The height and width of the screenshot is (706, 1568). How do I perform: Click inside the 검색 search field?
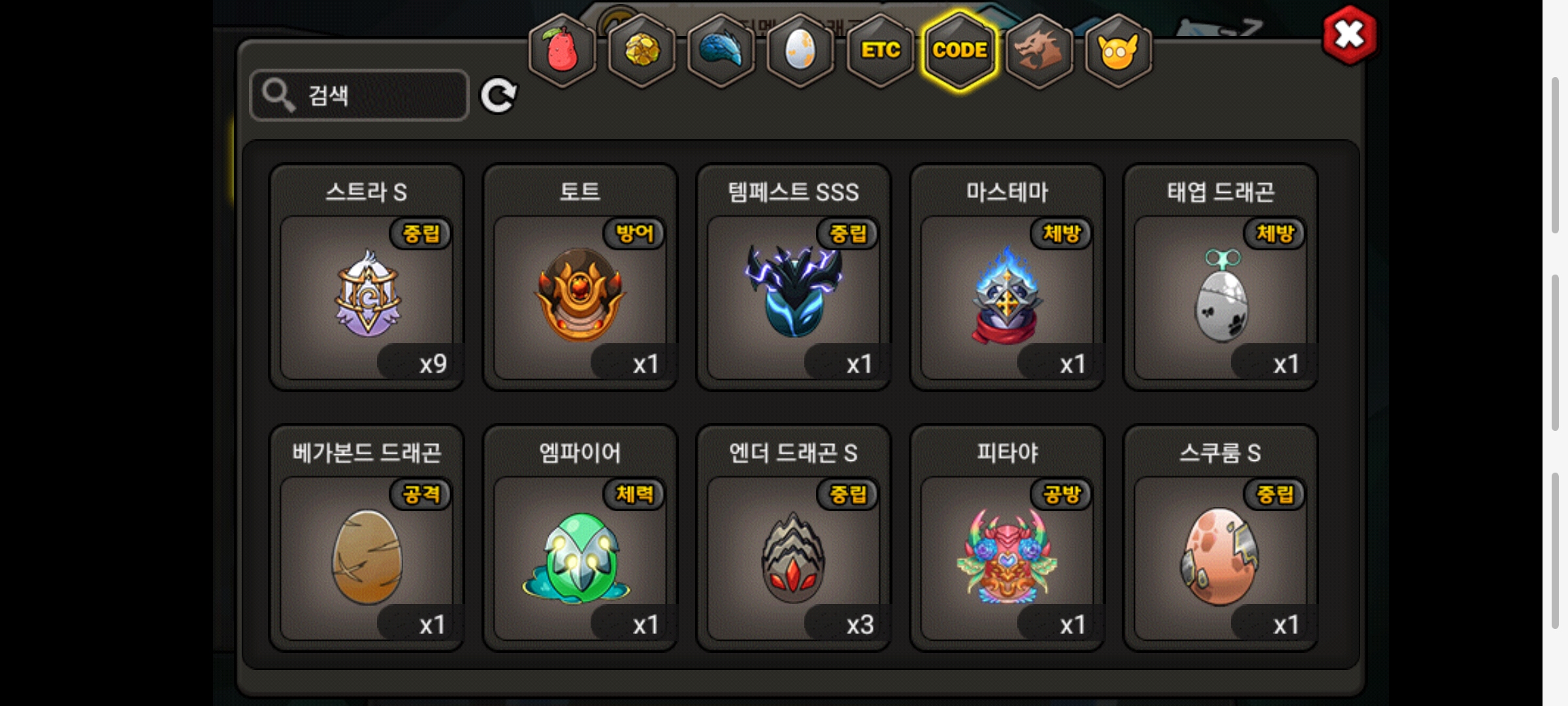366,94
